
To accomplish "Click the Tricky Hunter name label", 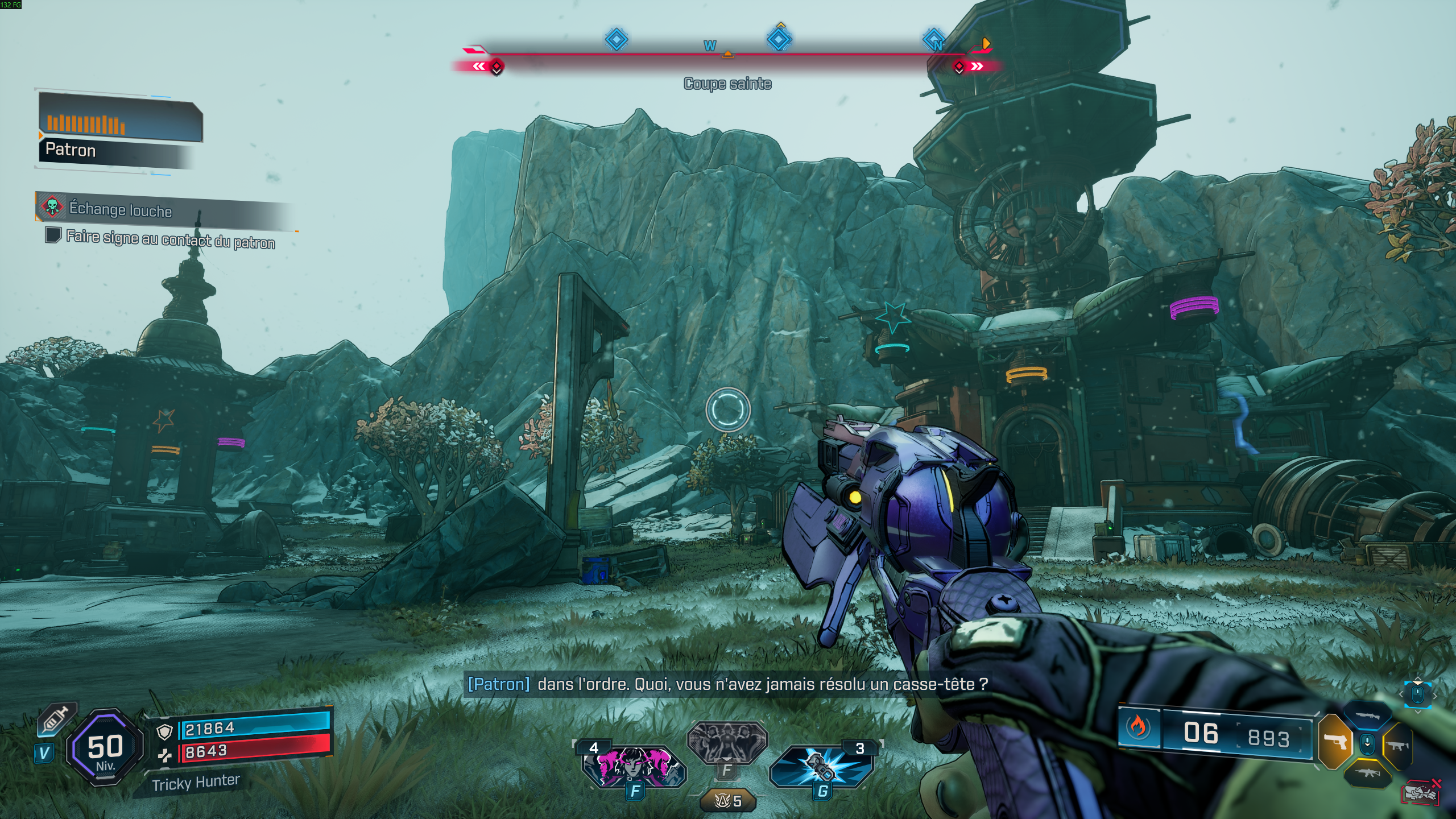I will 196,783.
